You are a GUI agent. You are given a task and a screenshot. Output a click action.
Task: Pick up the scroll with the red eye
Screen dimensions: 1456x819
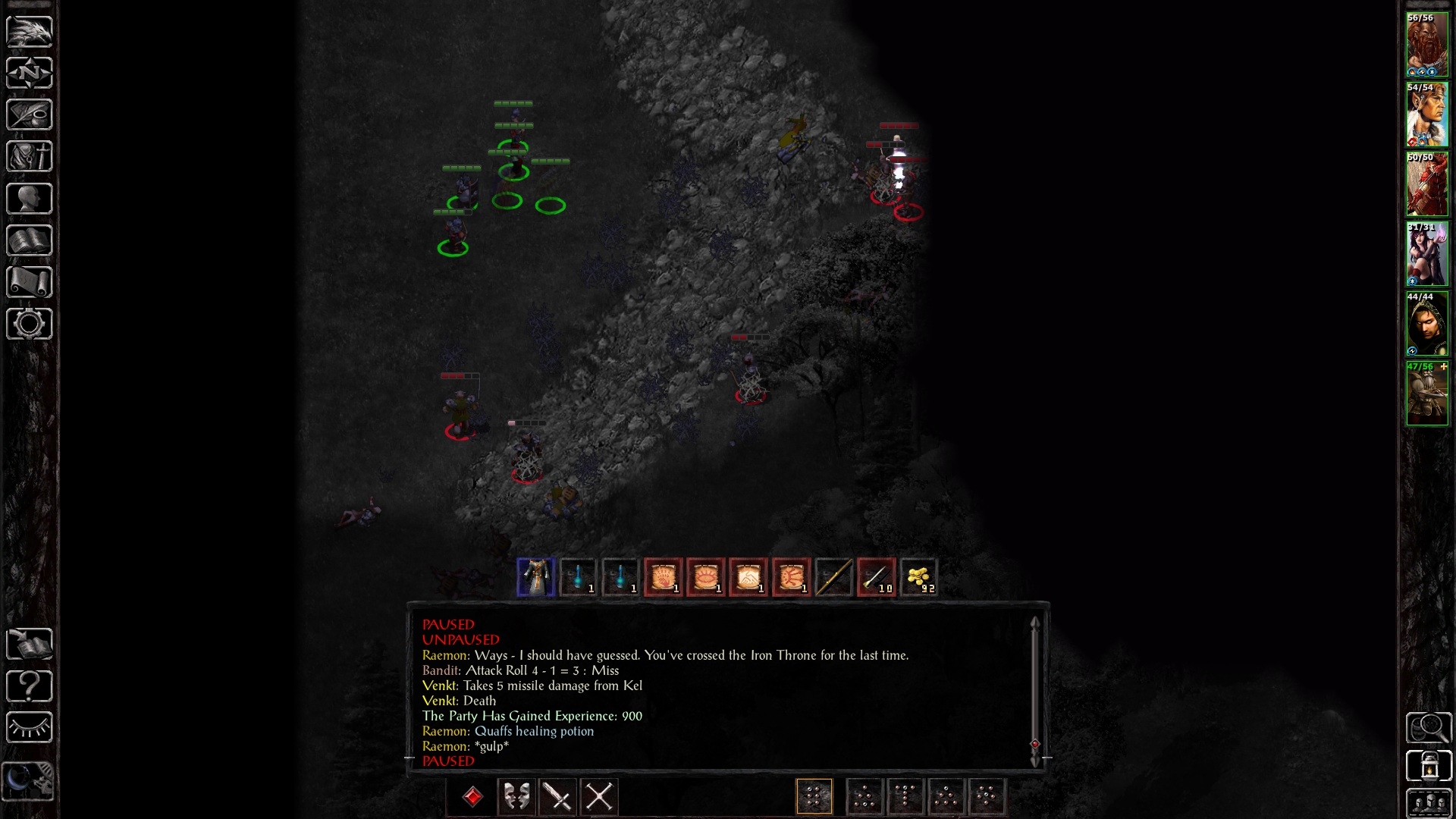(705, 577)
